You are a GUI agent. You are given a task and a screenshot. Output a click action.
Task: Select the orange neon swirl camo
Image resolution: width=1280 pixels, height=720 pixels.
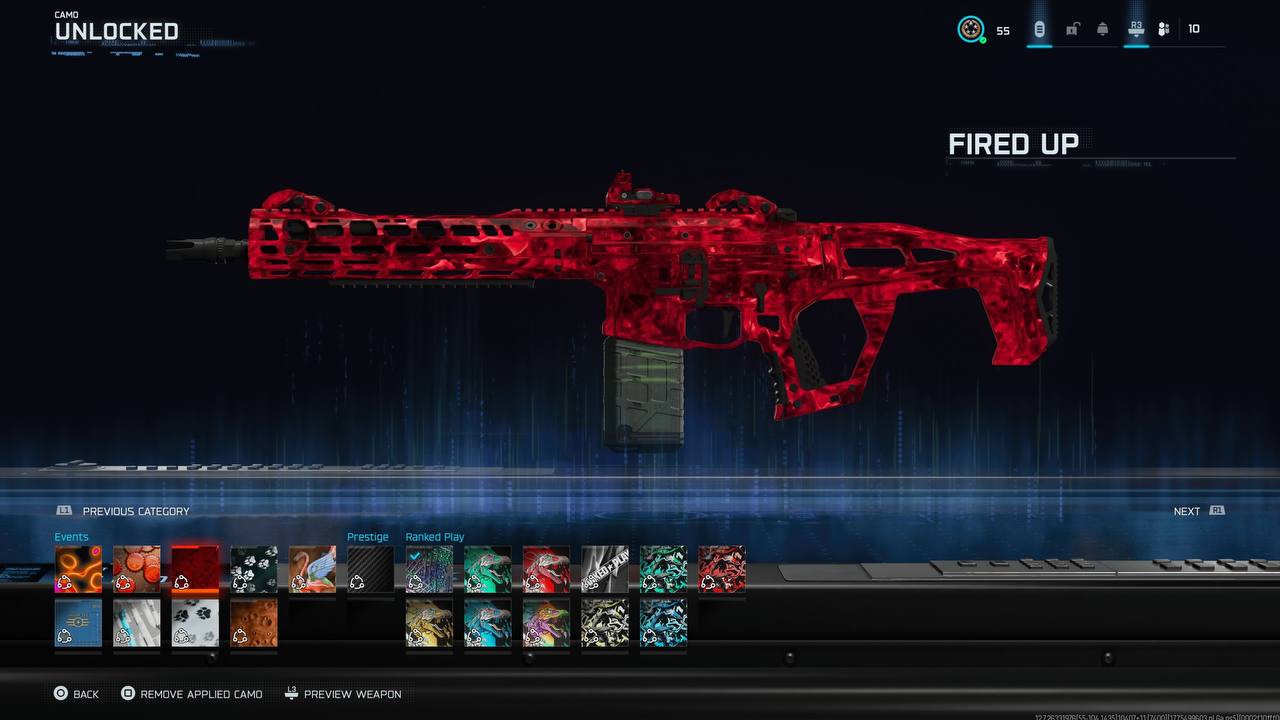pos(78,569)
